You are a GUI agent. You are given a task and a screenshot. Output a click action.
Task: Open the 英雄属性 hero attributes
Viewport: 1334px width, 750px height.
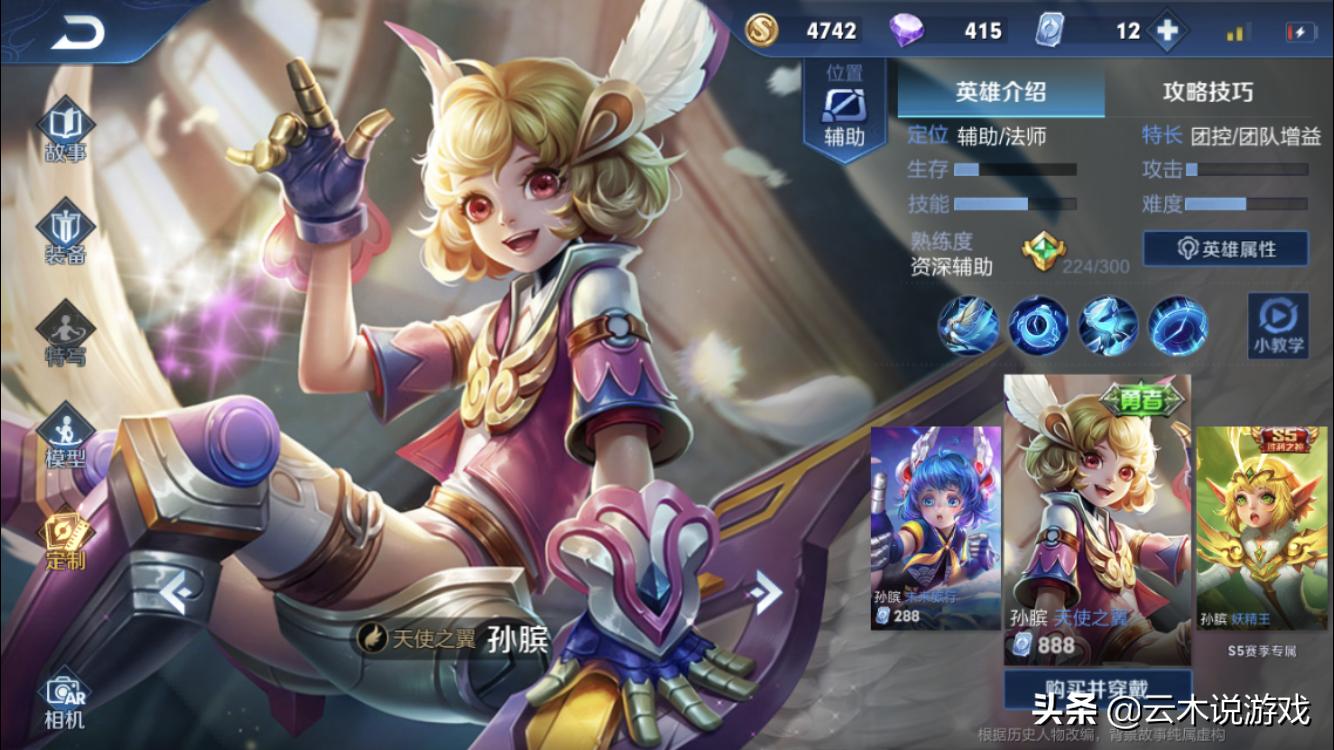[x=1225, y=249]
